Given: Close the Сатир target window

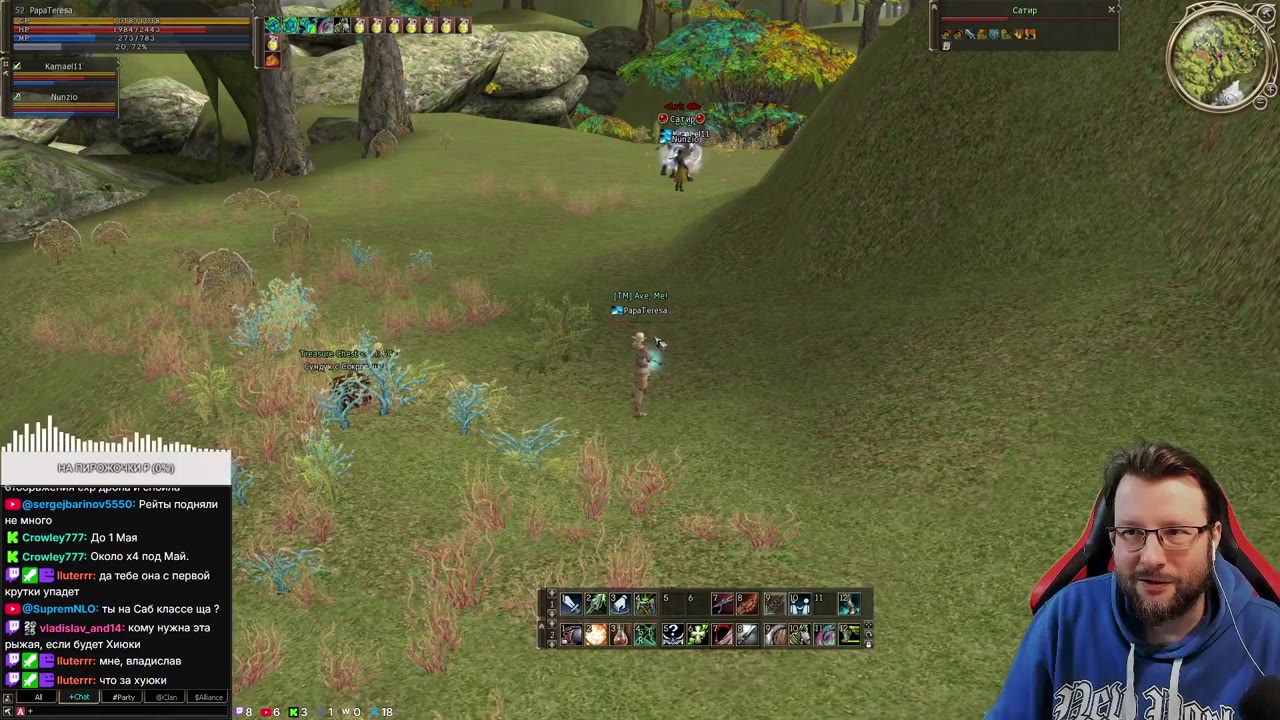Looking at the screenshot, I should coord(1111,10).
